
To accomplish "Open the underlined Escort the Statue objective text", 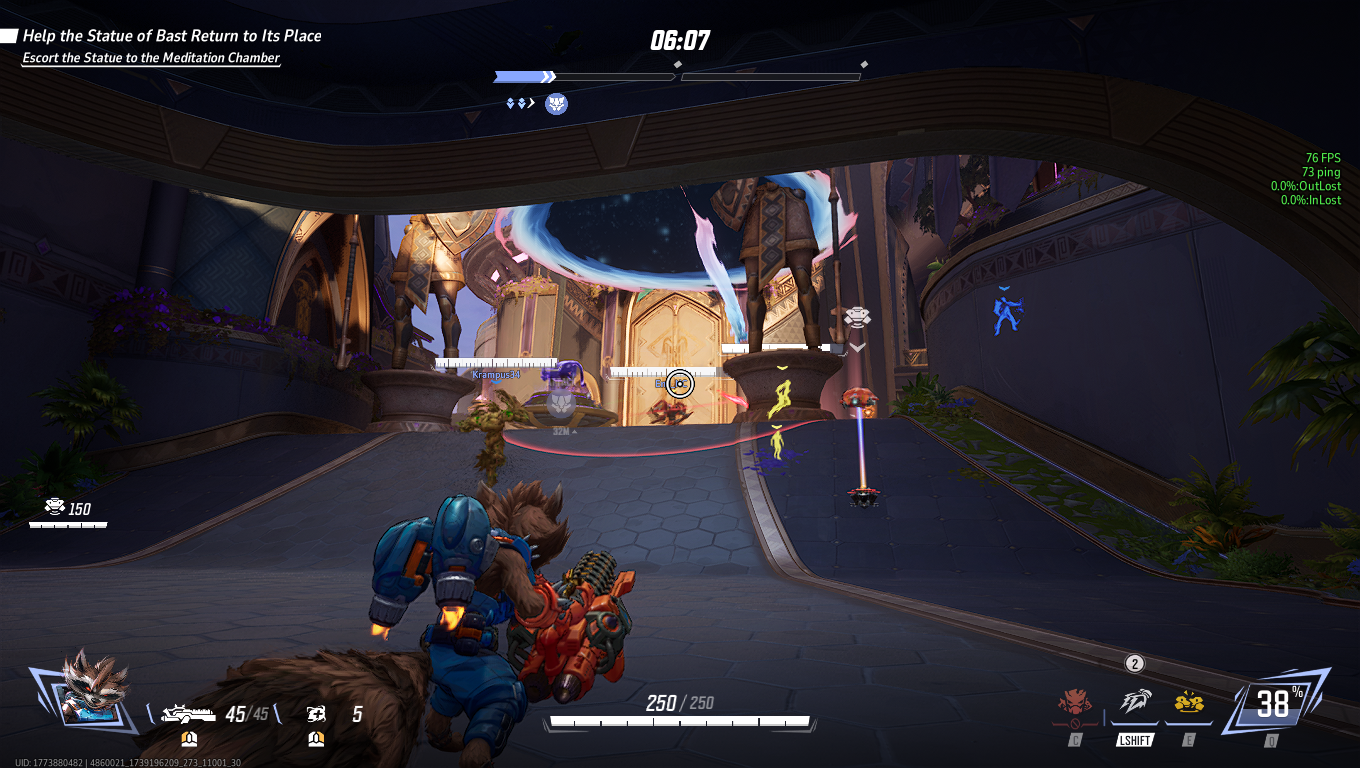I will point(150,58).
